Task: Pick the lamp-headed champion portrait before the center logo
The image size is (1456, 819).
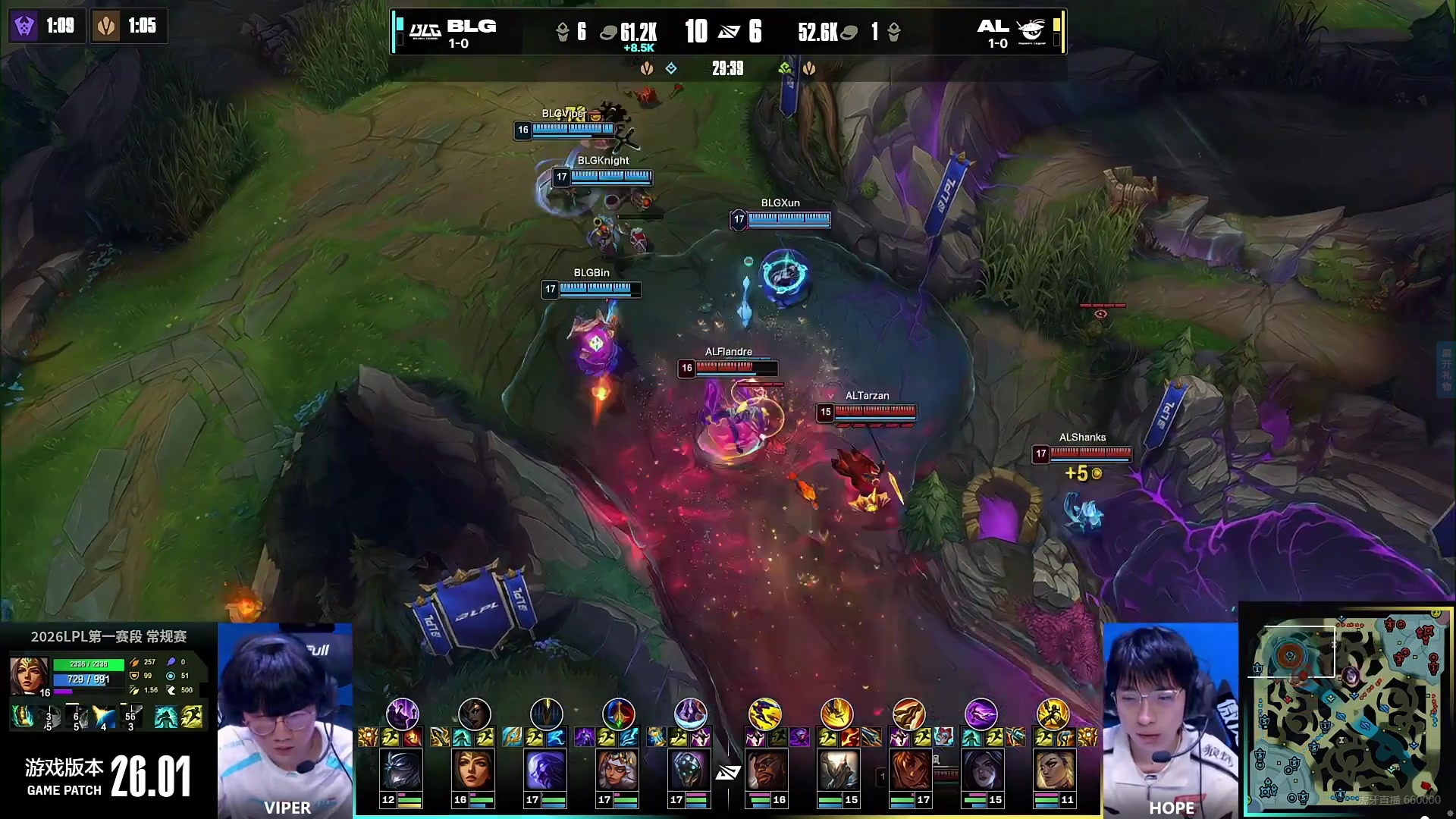Action: (x=689, y=770)
